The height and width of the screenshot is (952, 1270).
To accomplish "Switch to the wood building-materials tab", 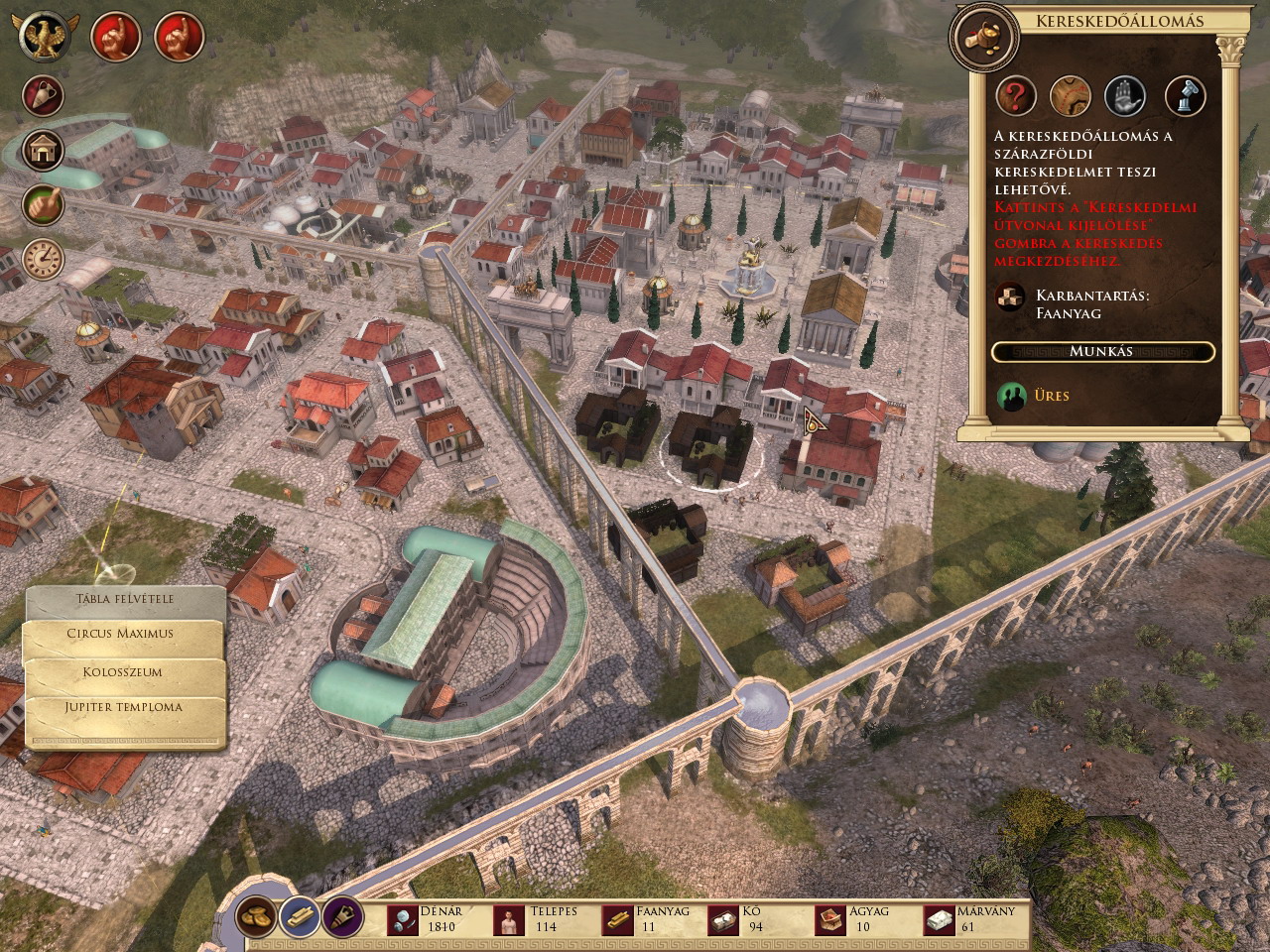I will (300, 915).
